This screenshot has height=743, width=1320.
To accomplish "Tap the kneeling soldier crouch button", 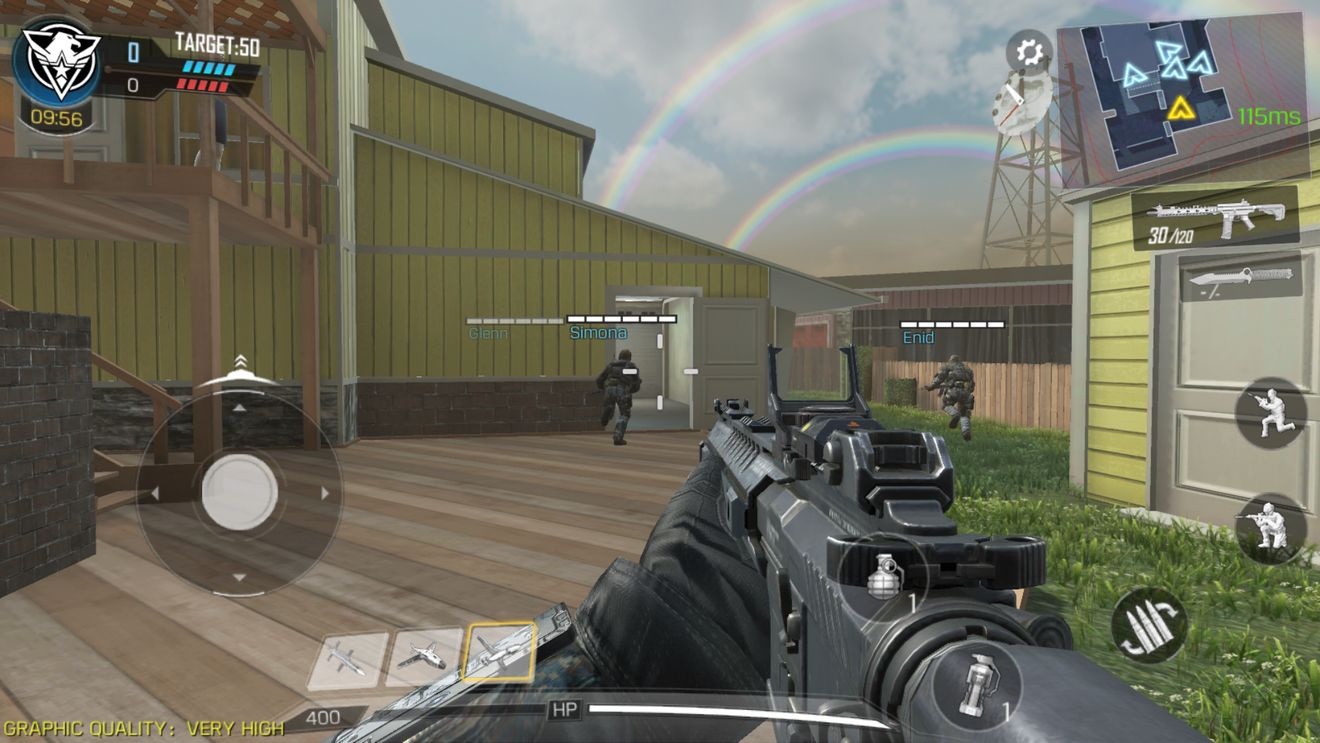I will [1270, 527].
